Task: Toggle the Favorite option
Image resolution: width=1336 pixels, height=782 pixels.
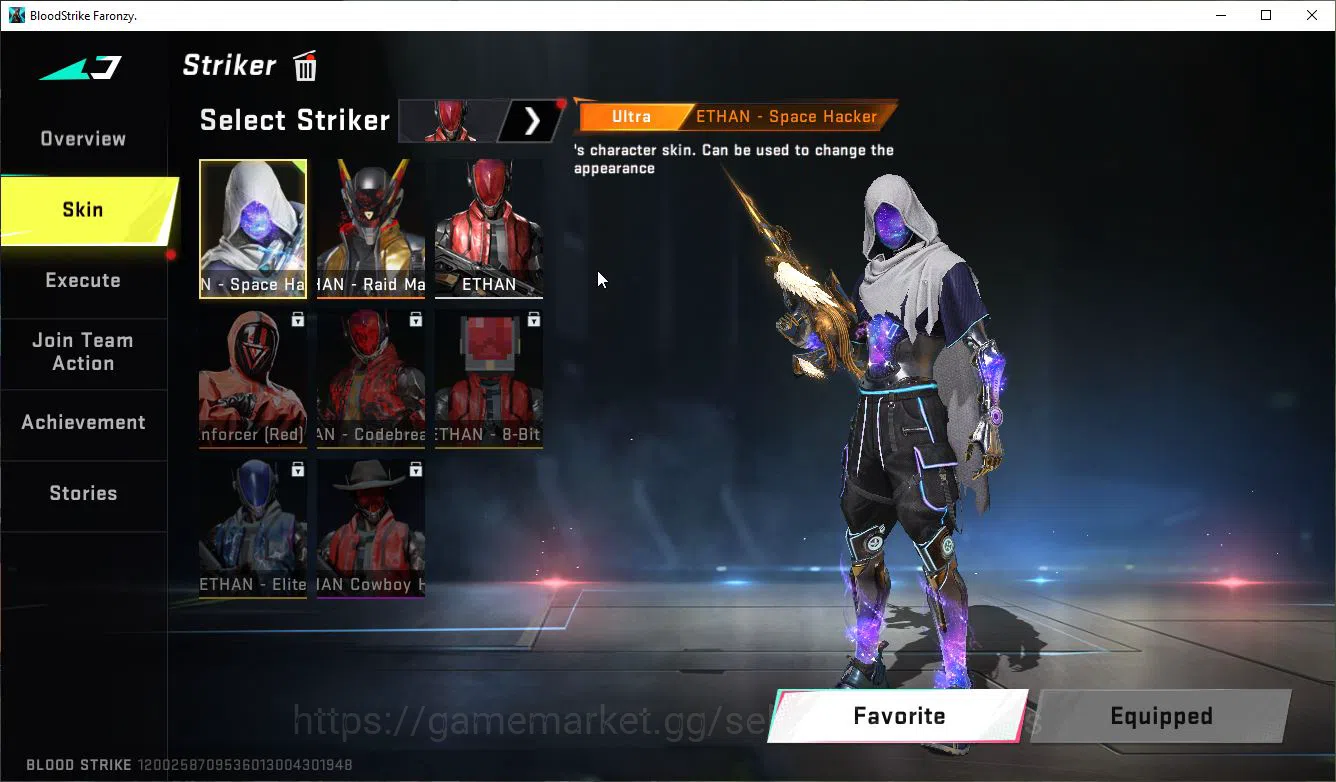Action: click(898, 716)
